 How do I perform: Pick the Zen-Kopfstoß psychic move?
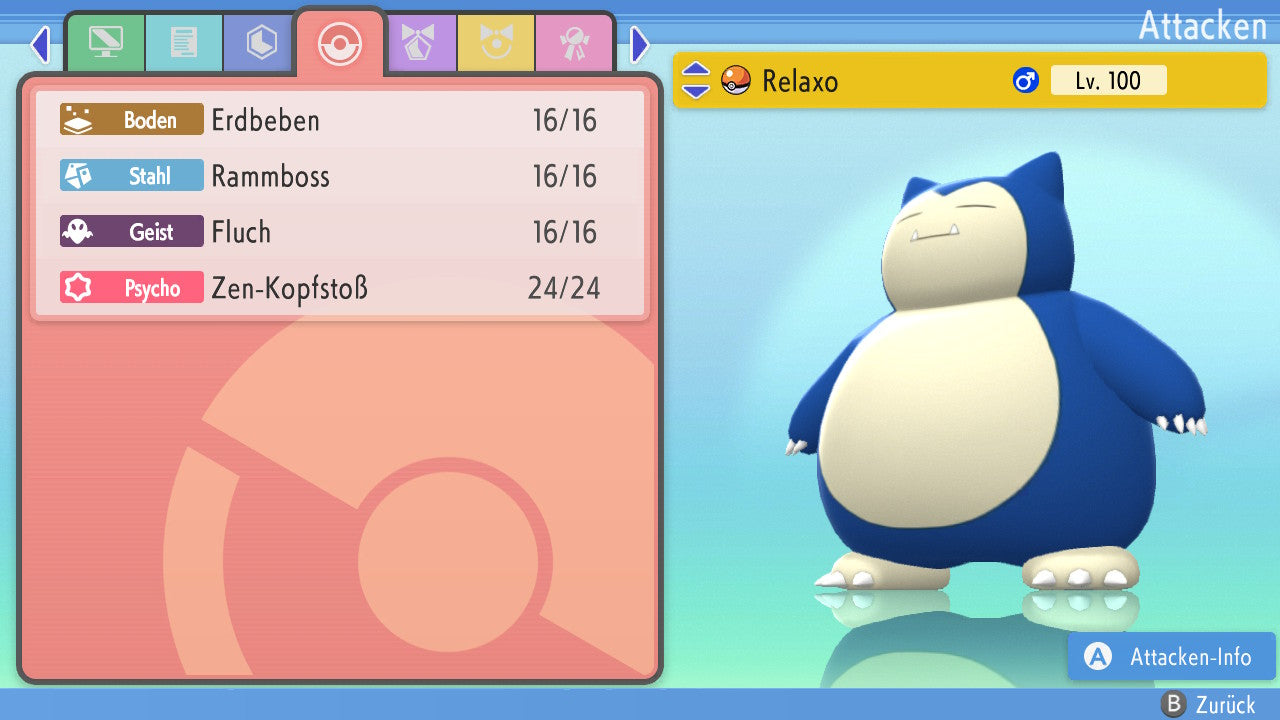click(x=340, y=289)
